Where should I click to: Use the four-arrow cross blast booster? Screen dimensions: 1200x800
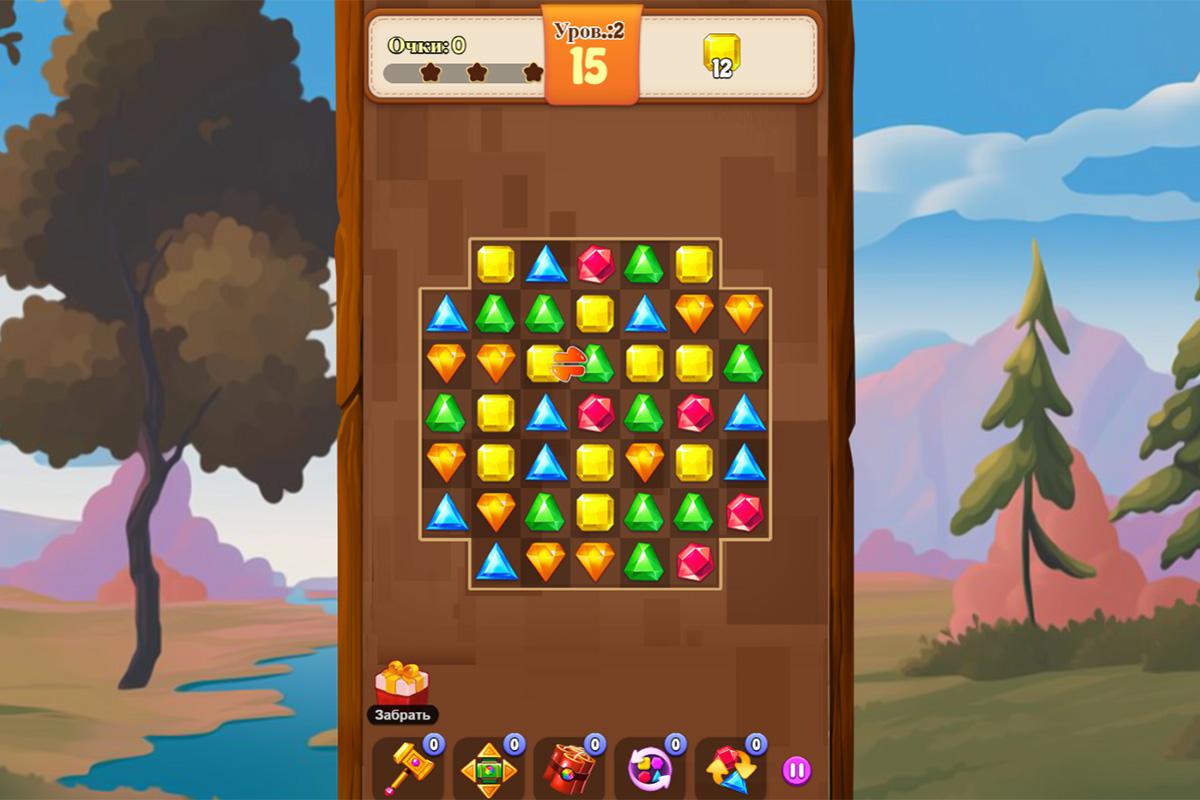(x=488, y=770)
